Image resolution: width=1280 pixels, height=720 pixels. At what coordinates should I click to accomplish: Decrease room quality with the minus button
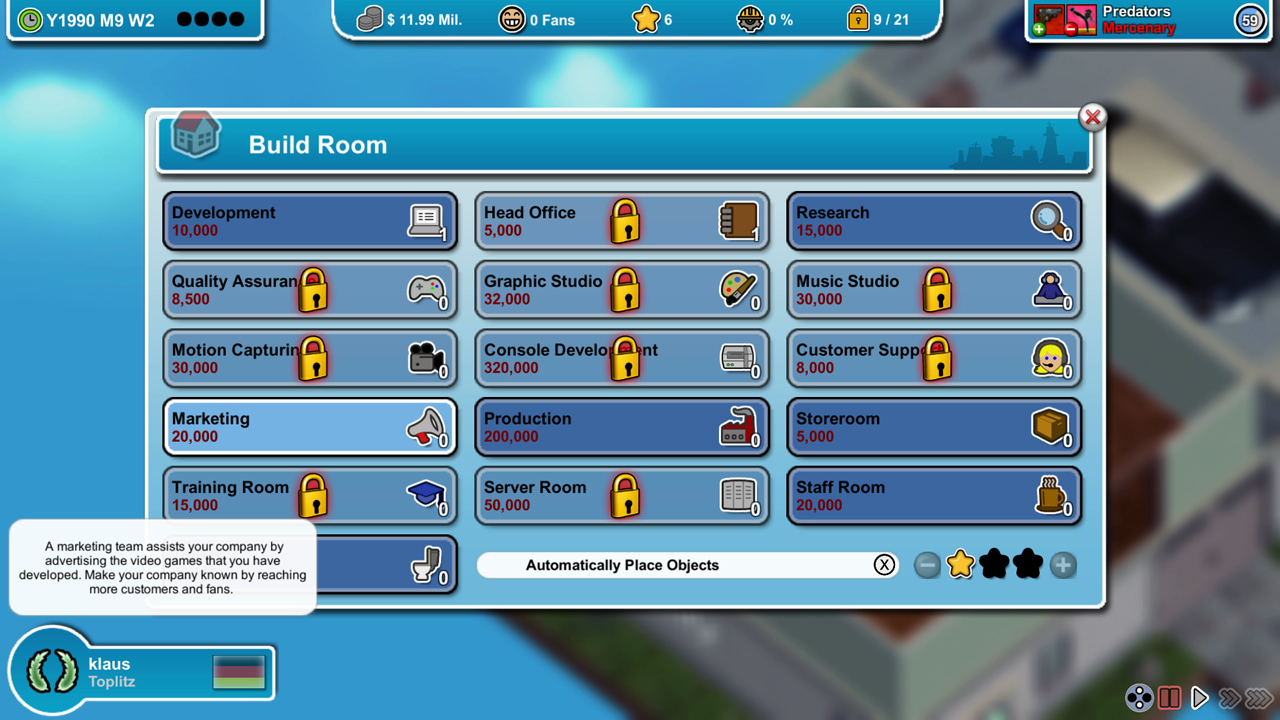click(x=927, y=565)
